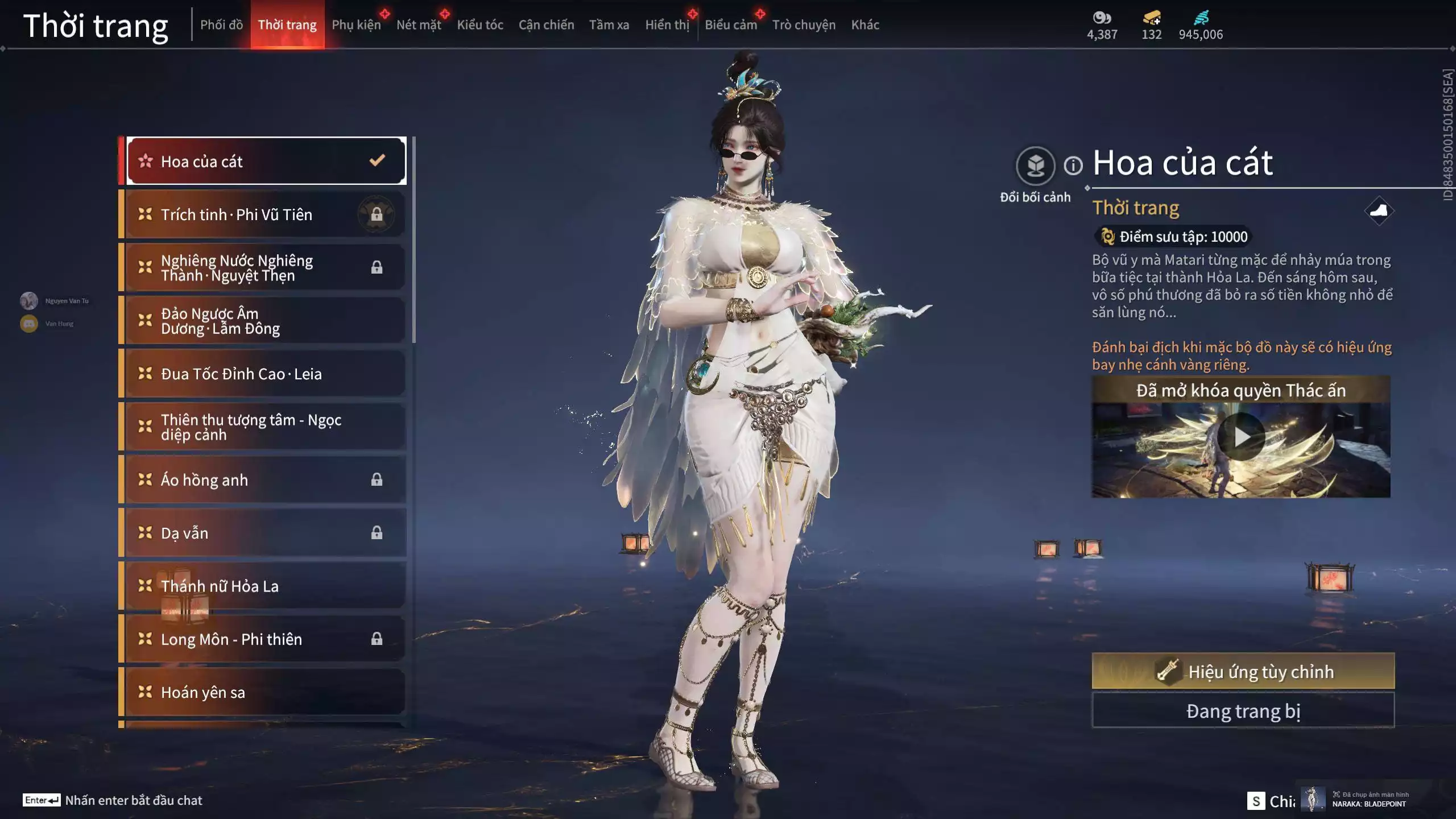This screenshot has width=1456, height=819.
Task: Open the Khác tab
Action: tap(864, 25)
